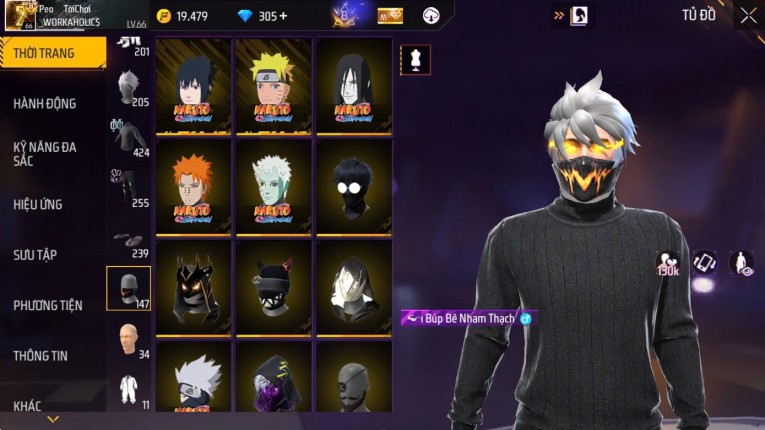Pick the orange-haired Naruto Shippuden head

[194, 187]
